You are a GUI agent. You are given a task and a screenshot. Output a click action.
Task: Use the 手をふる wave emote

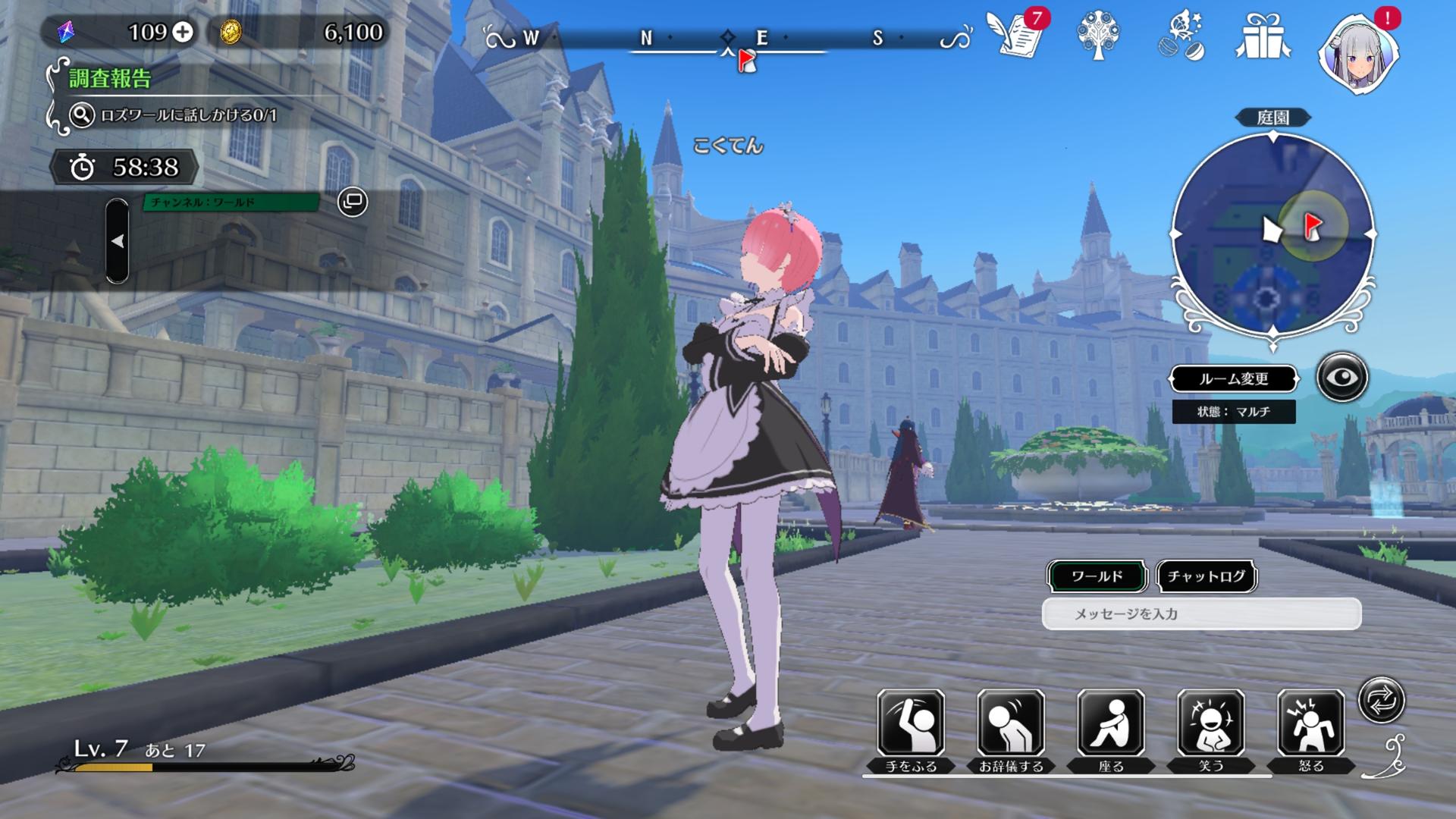(911, 724)
